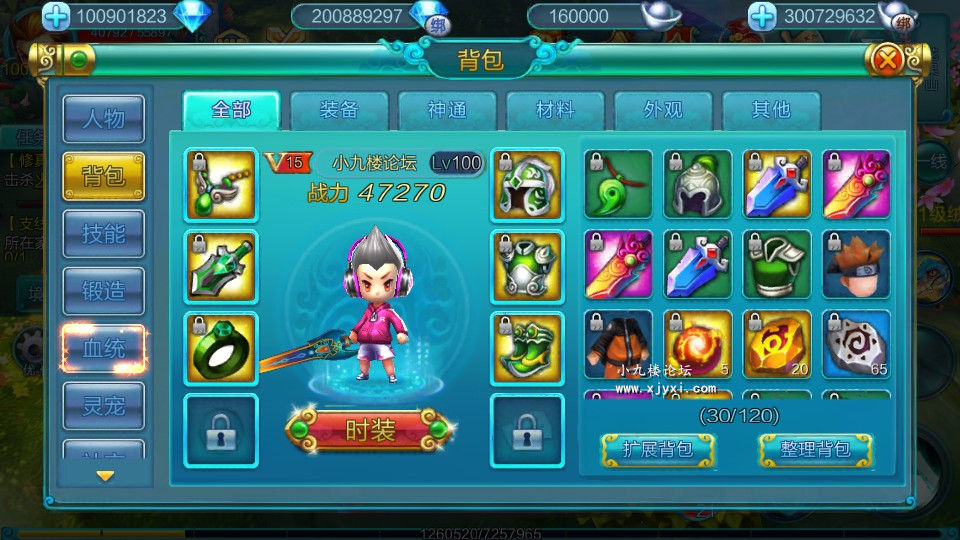Click the 时装 costume button
This screenshot has width=960, height=540.
(x=372, y=430)
